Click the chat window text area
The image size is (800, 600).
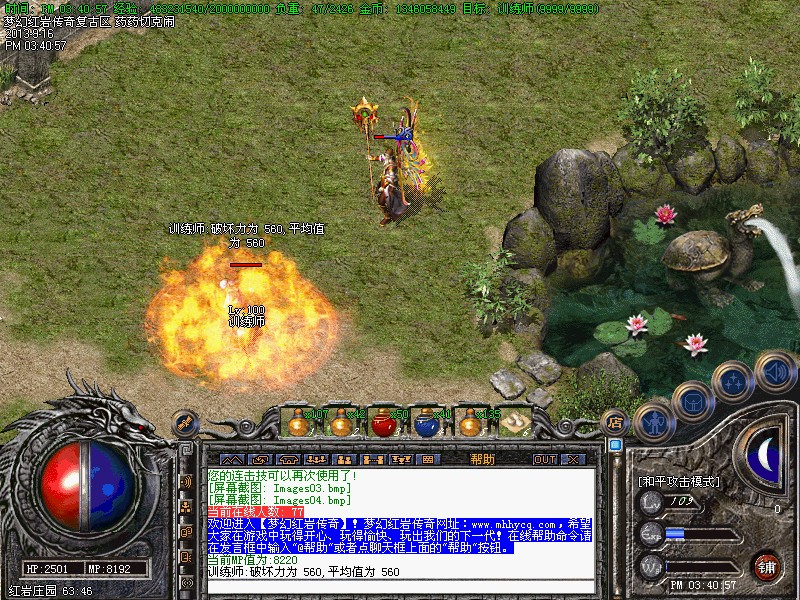pos(400,520)
